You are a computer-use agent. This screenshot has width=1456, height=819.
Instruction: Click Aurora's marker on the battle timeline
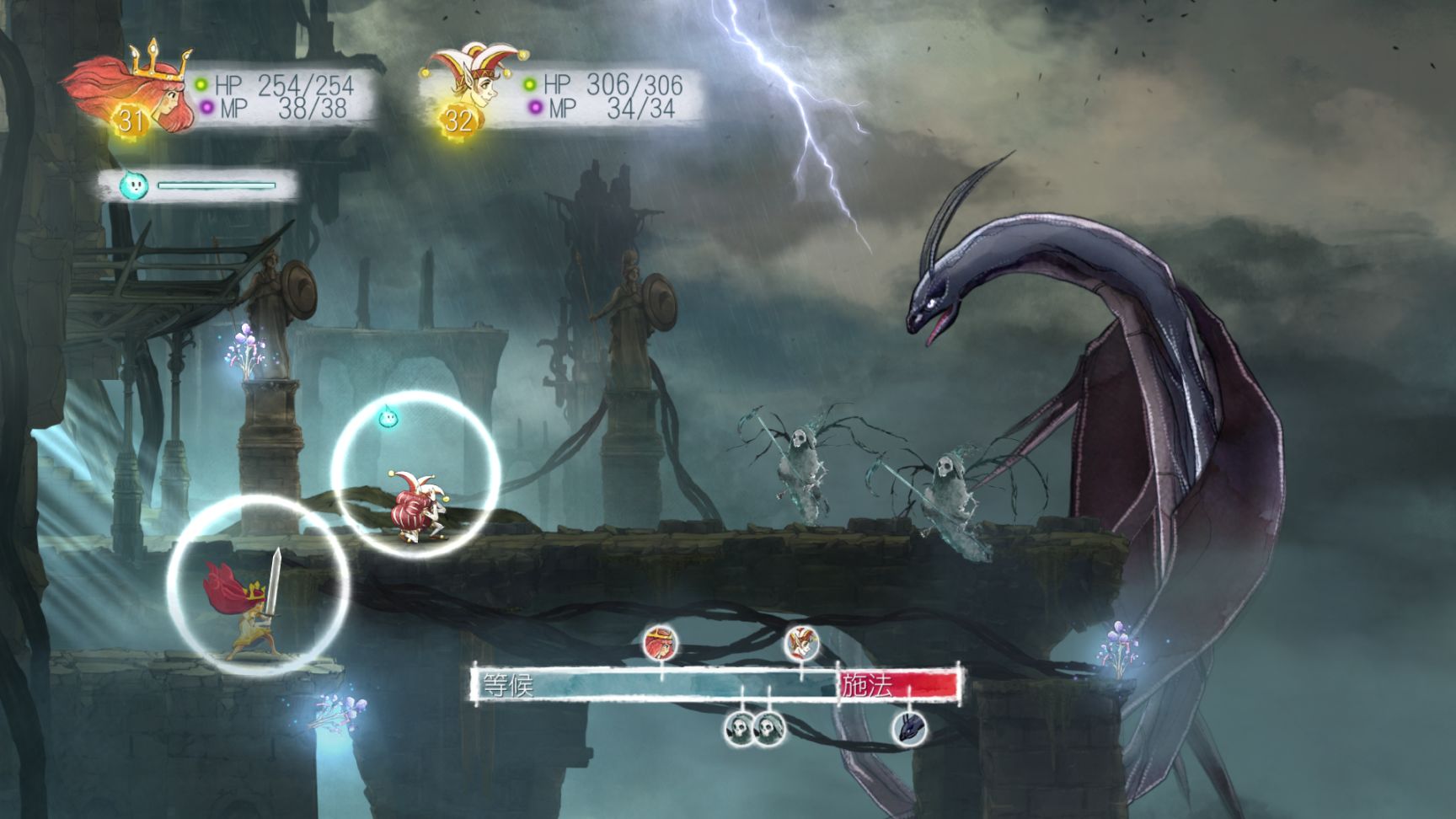(661, 644)
